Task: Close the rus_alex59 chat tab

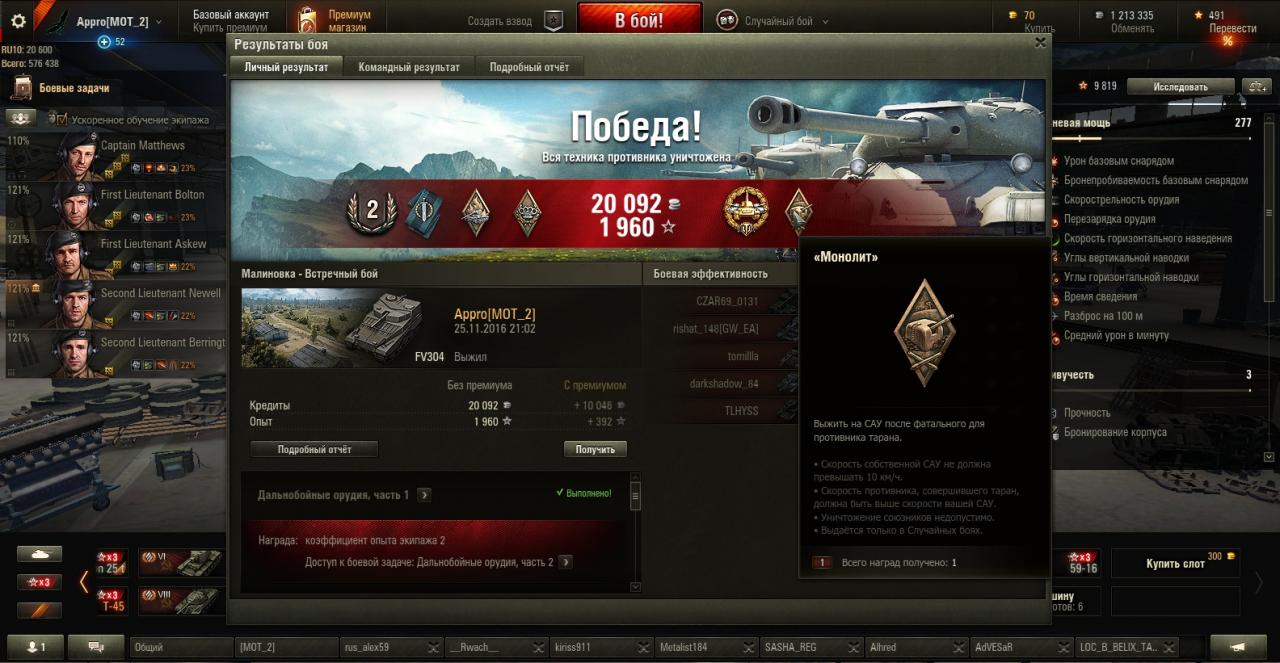Action: pyautogui.click(x=432, y=648)
